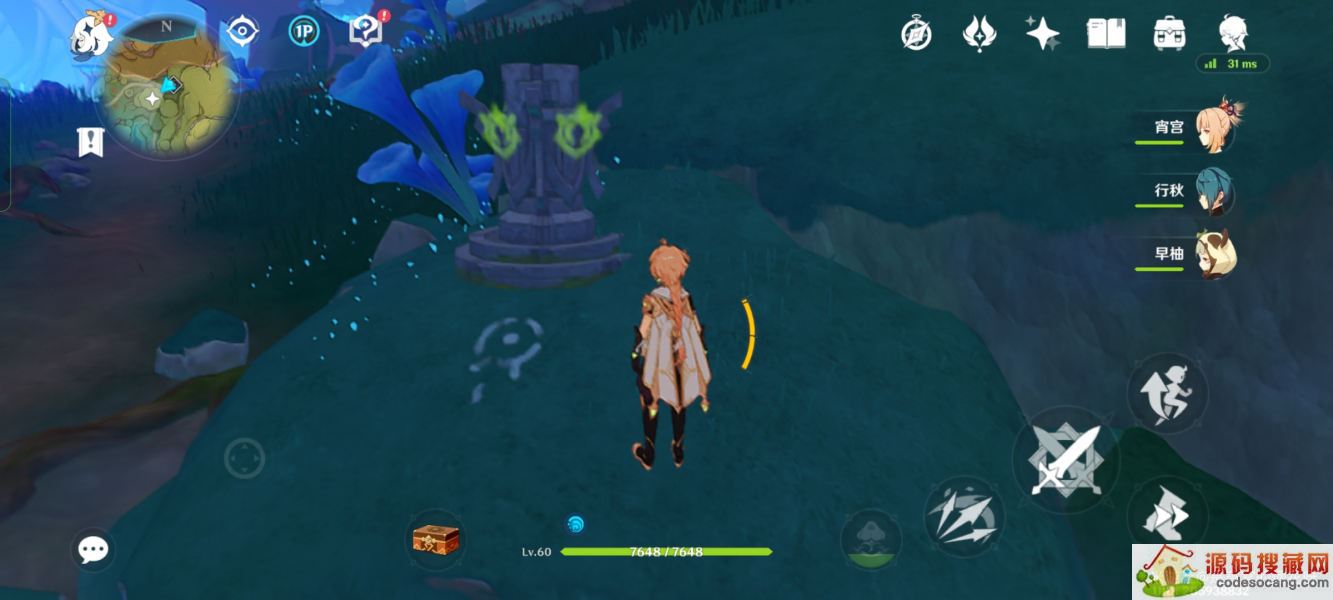Image resolution: width=1333 pixels, height=600 pixels.
Task: Open the tutorial question-mark book icon
Action: [365, 31]
